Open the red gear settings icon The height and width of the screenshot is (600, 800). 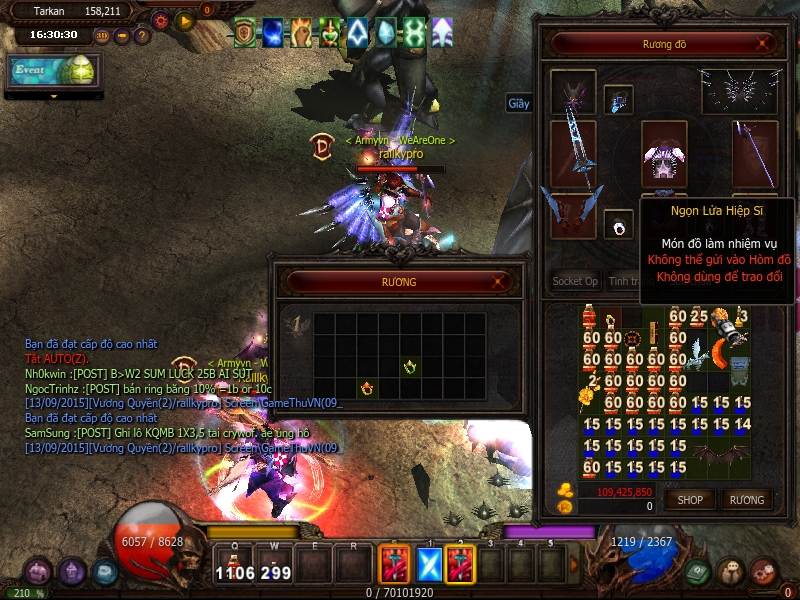[160, 20]
